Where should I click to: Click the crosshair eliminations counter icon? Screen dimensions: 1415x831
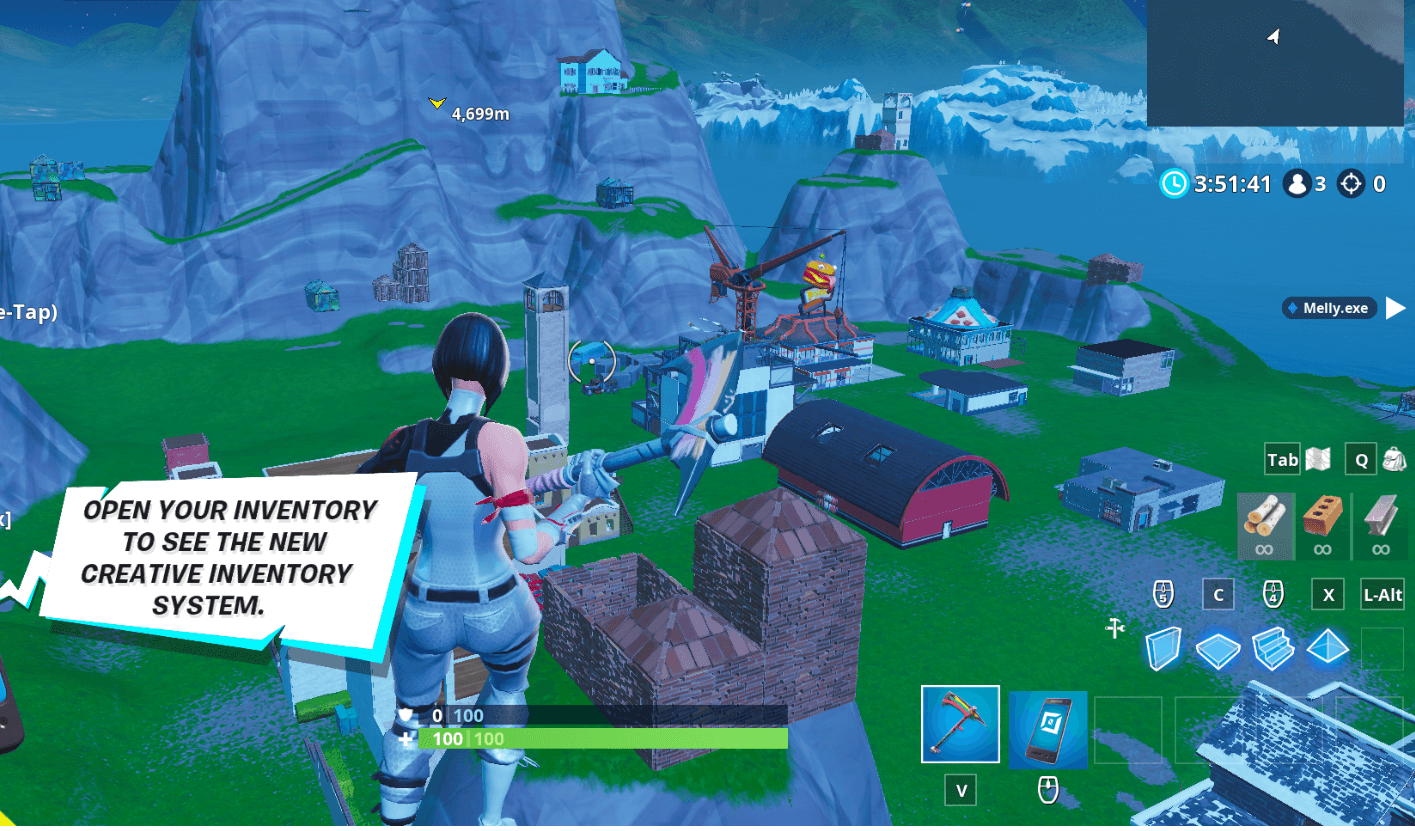[x=1352, y=184]
